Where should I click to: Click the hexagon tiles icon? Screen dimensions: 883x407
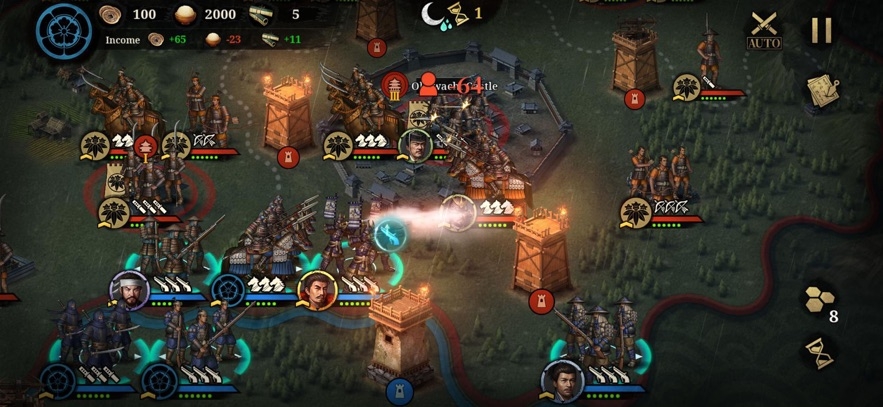[x=818, y=298]
